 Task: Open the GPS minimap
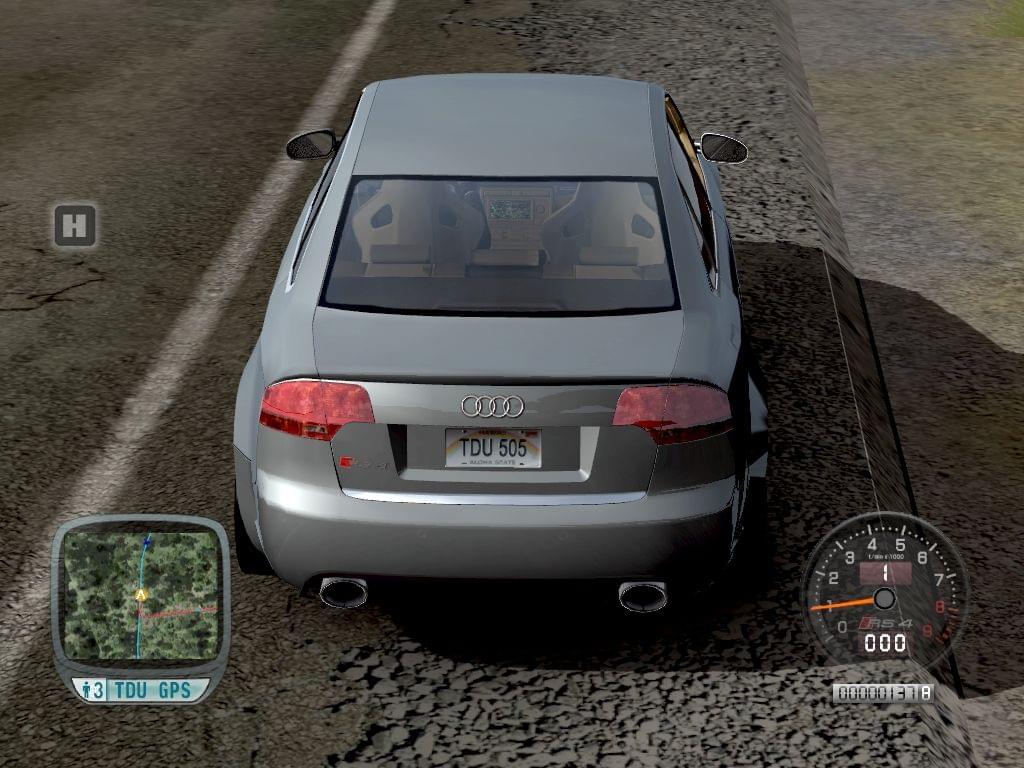[140, 594]
